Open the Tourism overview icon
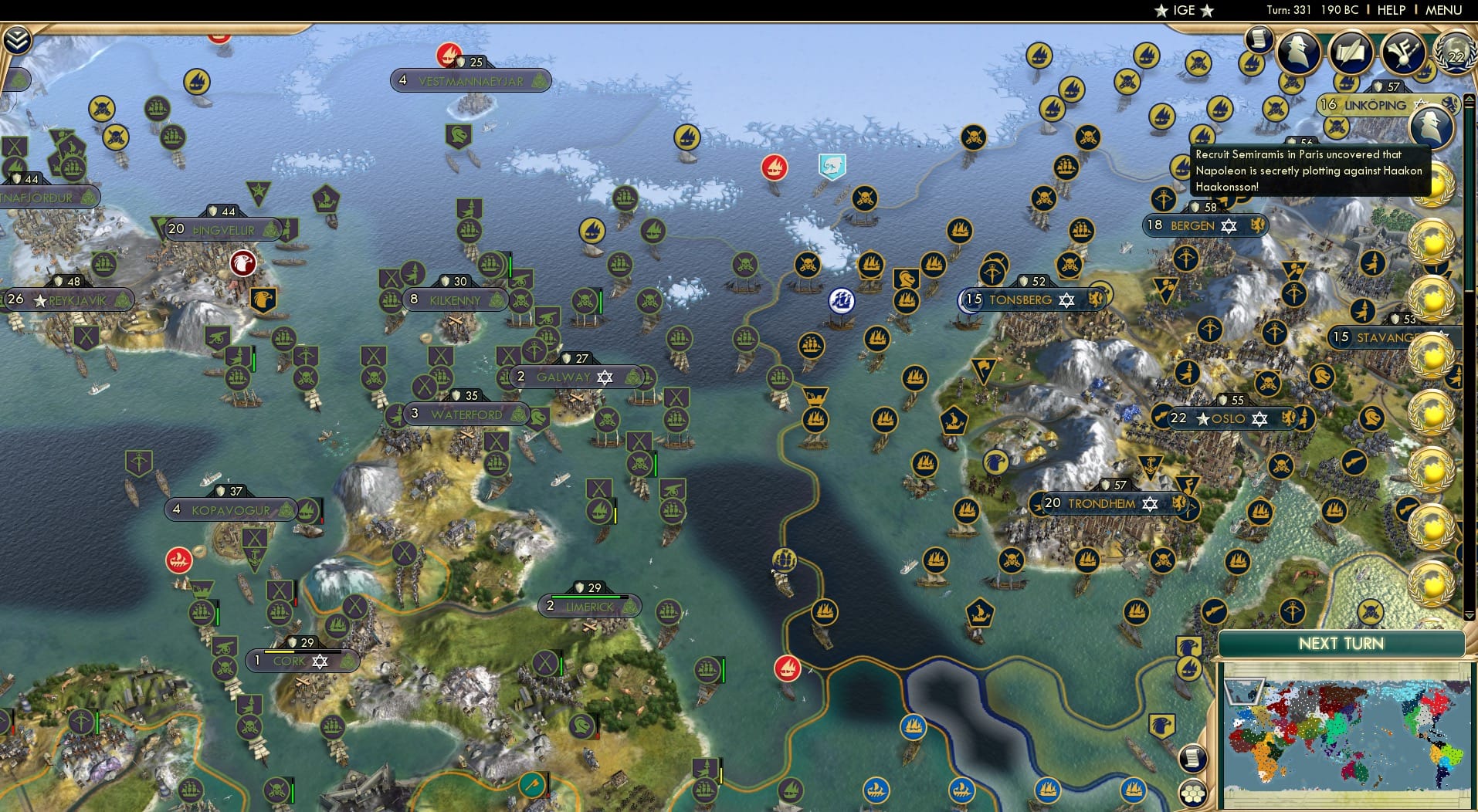 [x=1403, y=52]
